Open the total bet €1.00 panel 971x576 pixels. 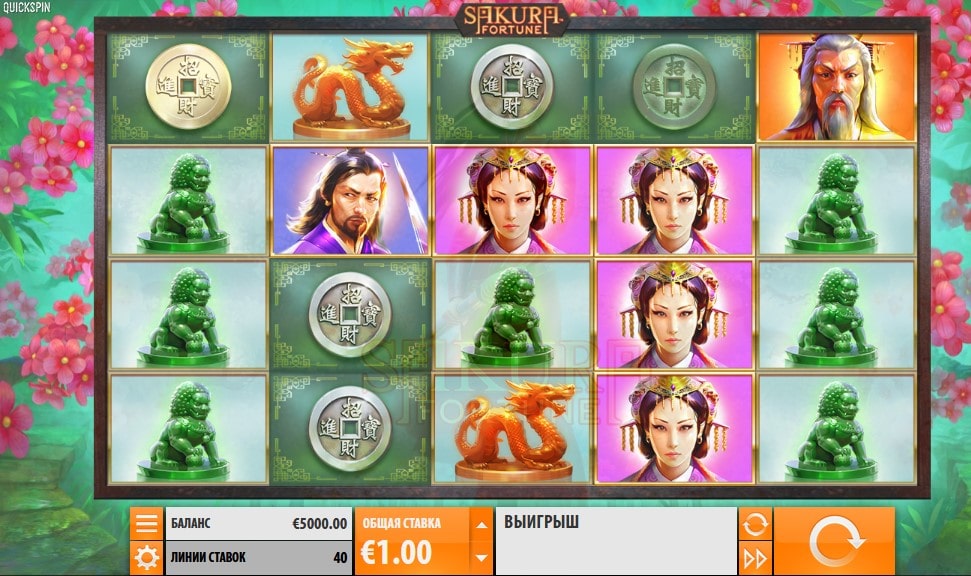tap(411, 541)
